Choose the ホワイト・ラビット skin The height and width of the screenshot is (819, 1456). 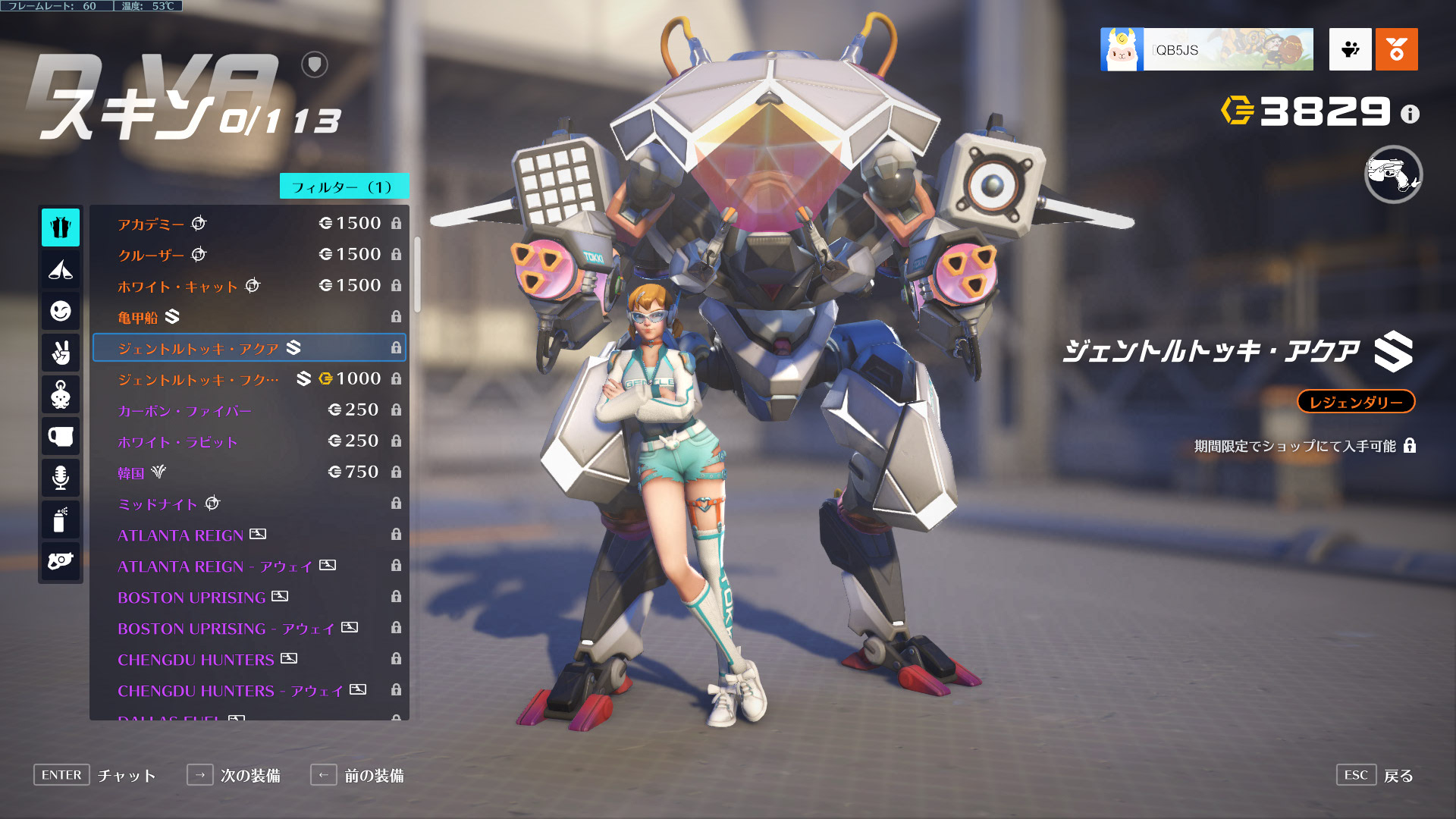coord(249,441)
